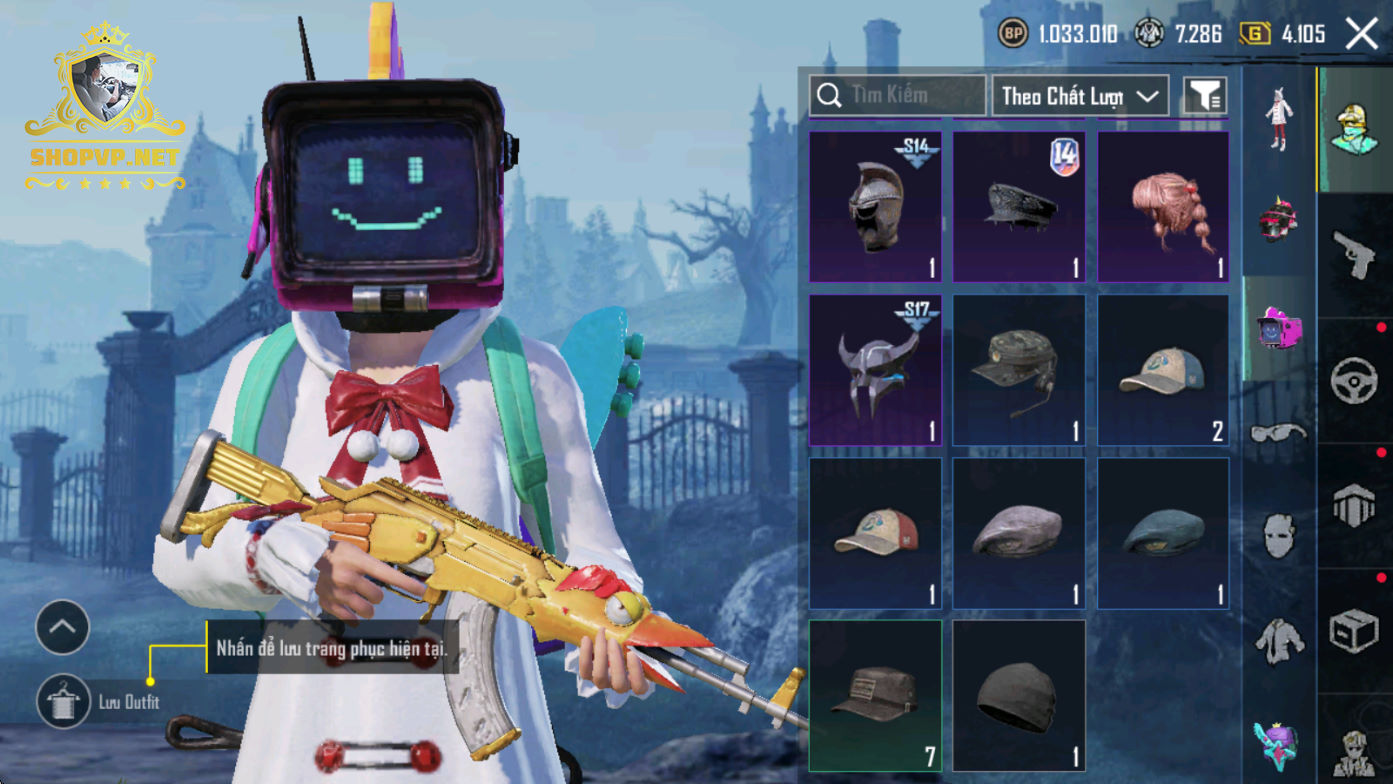Open the jacket clothing subcategory
Image resolution: width=1393 pixels, height=784 pixels.
[1279, 639]
